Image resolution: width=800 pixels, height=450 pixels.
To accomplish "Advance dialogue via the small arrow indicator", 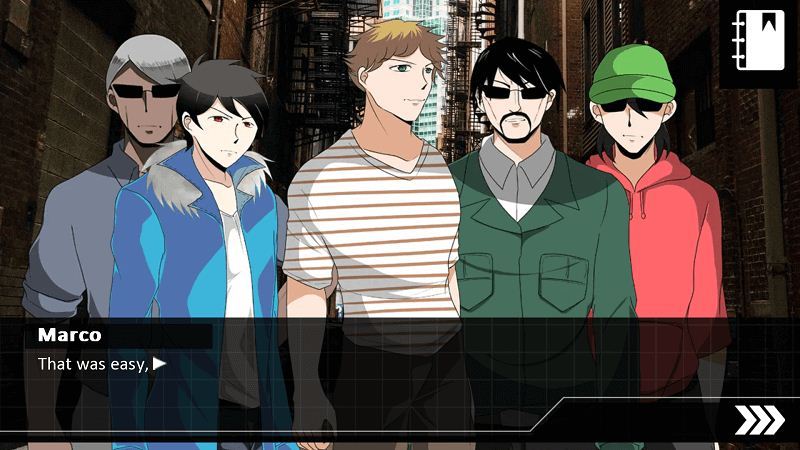I will [160, 364].
